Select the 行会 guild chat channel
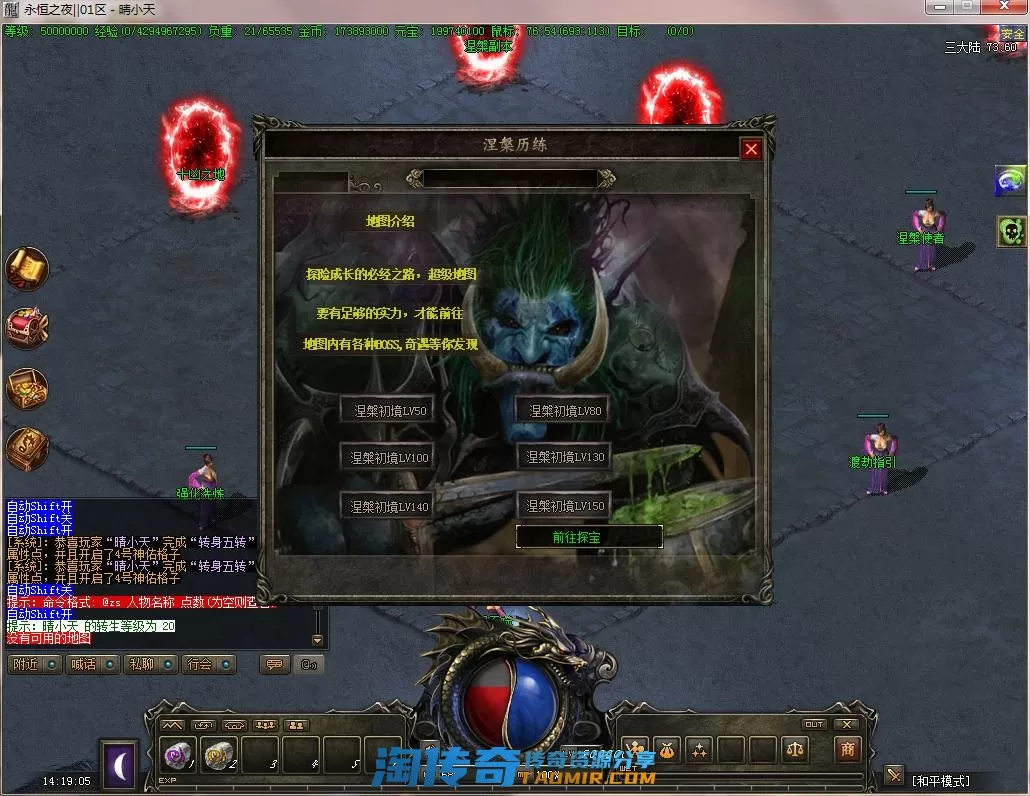This screenshot has width=1030, height=796. pos(208,664)
